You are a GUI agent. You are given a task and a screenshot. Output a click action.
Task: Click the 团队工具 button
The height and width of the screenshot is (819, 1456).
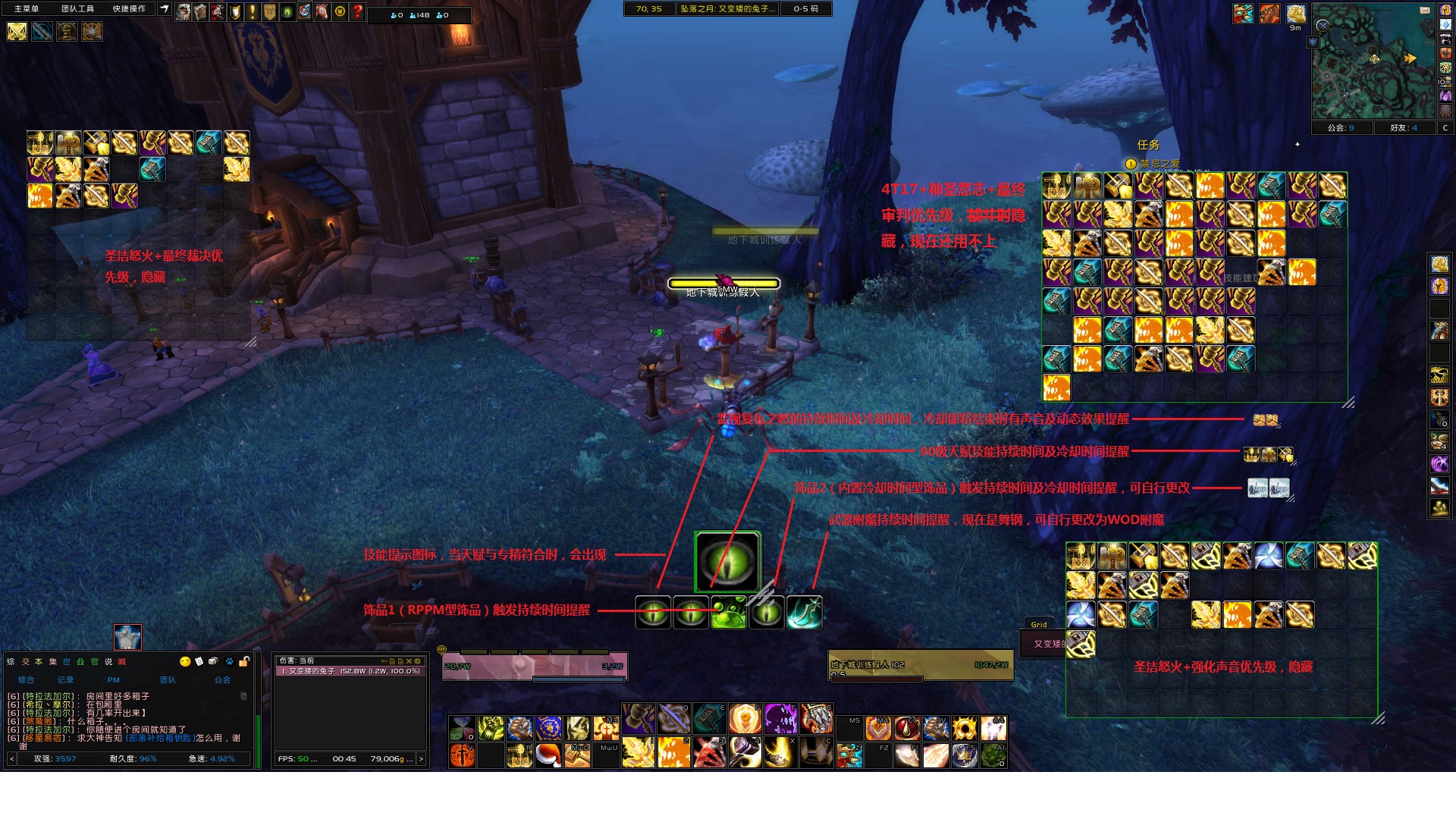tap(78, 9)
